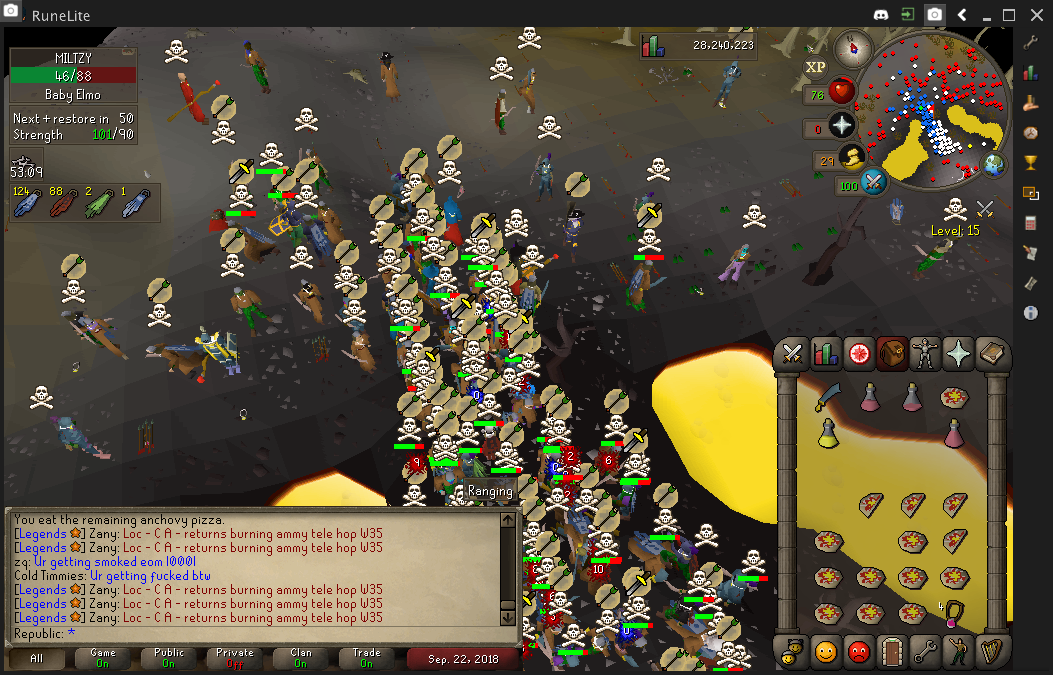Open the wrench Options tab

pyautogui.click(x=925, y=652)
